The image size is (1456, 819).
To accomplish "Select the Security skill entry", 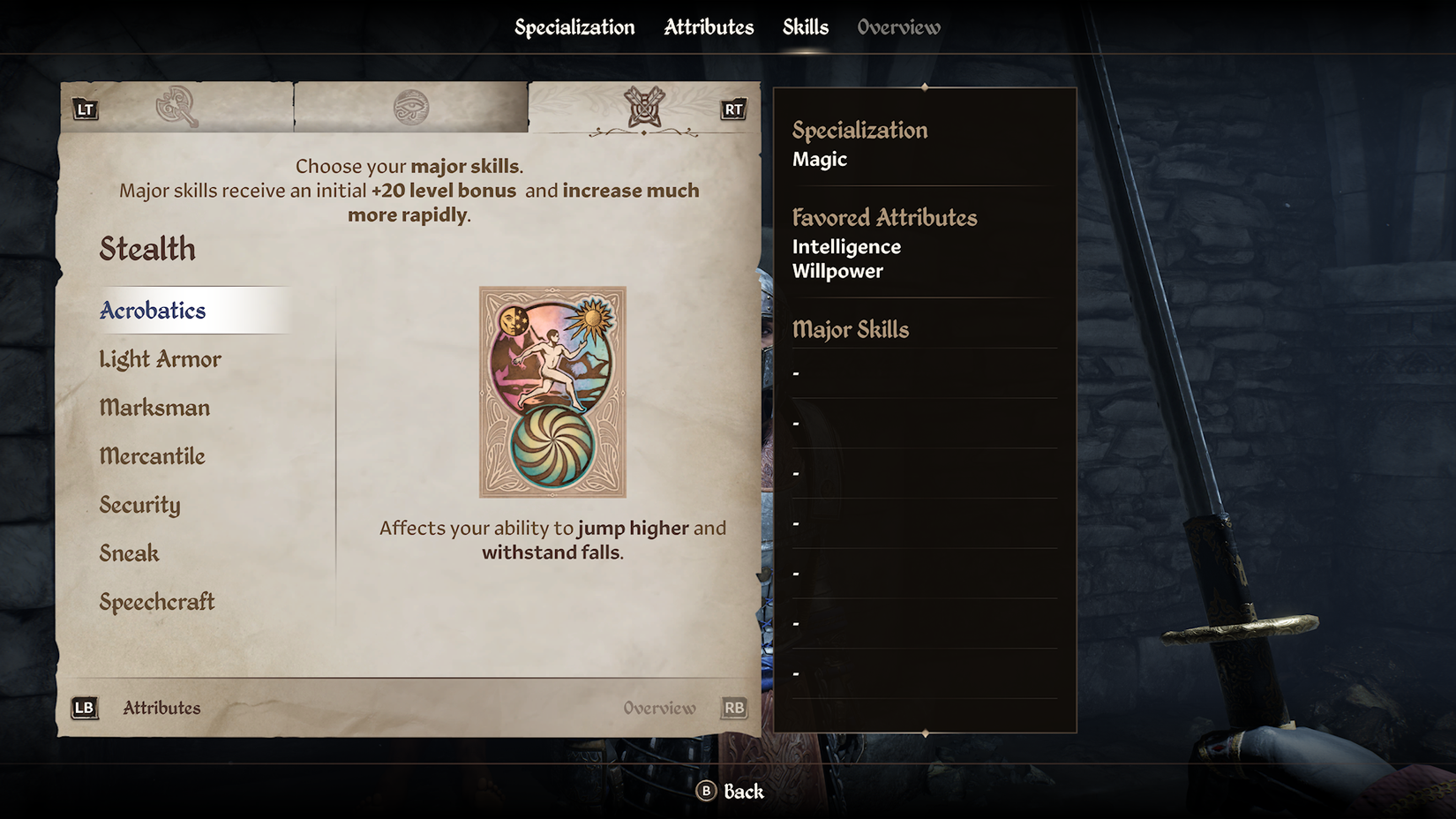I will pos(139,505).
